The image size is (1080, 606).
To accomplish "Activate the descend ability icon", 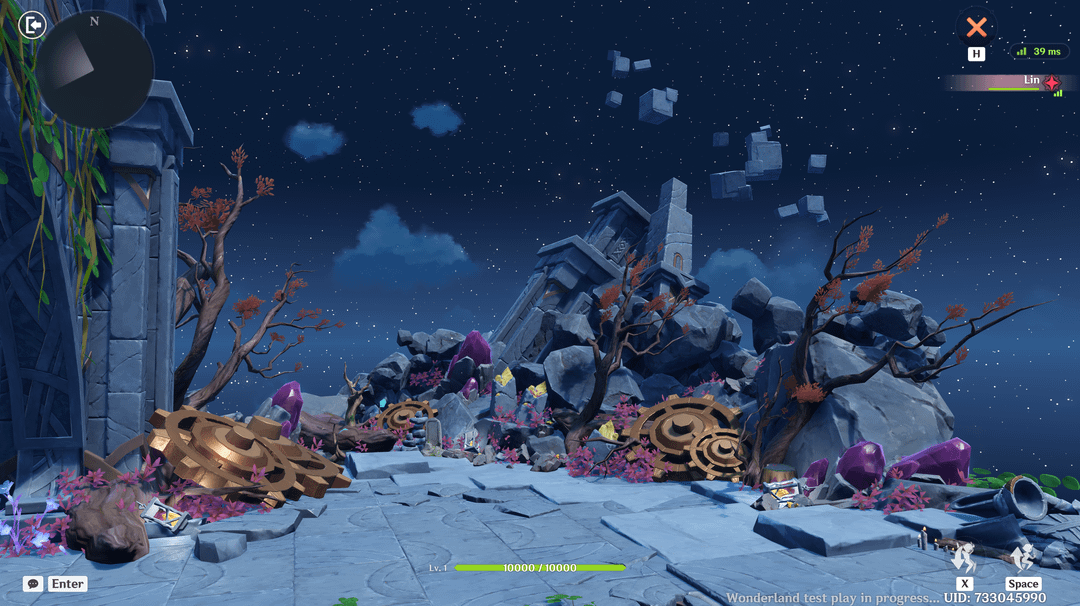I will (964, 558).
